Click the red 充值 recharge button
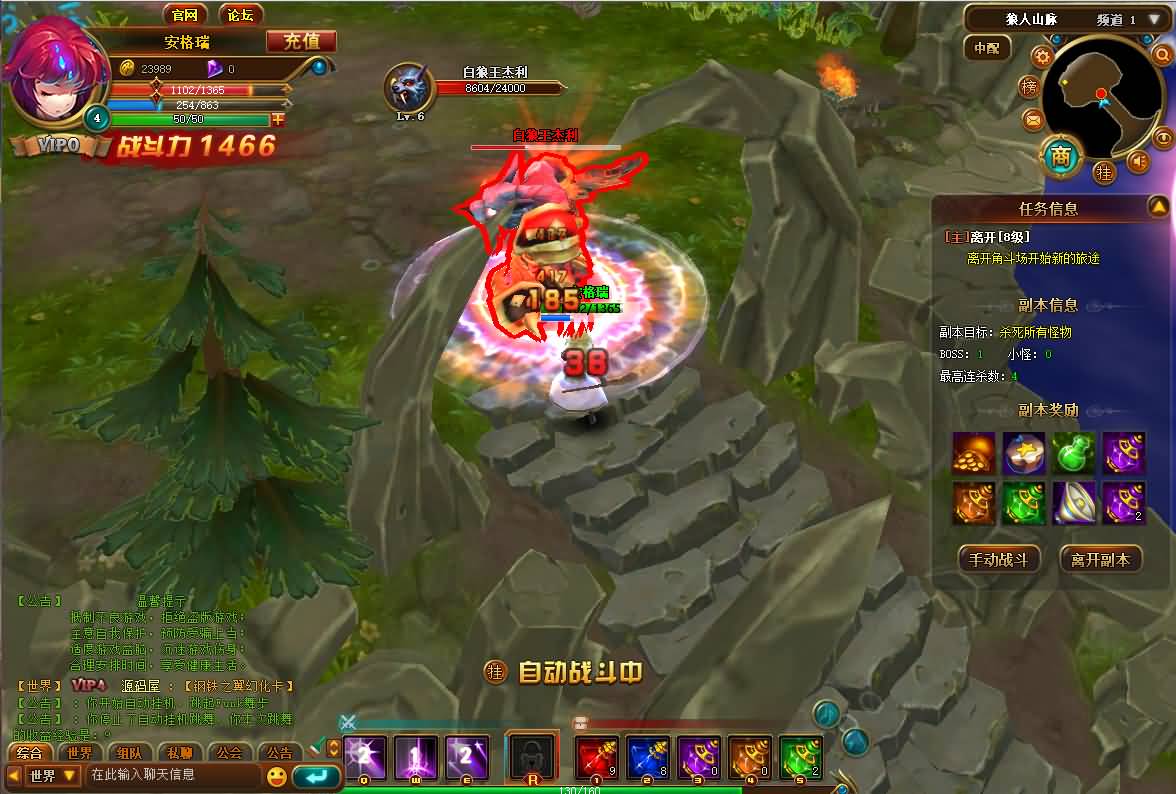Viewport: 1176px width, 794px height. (301, 41)
